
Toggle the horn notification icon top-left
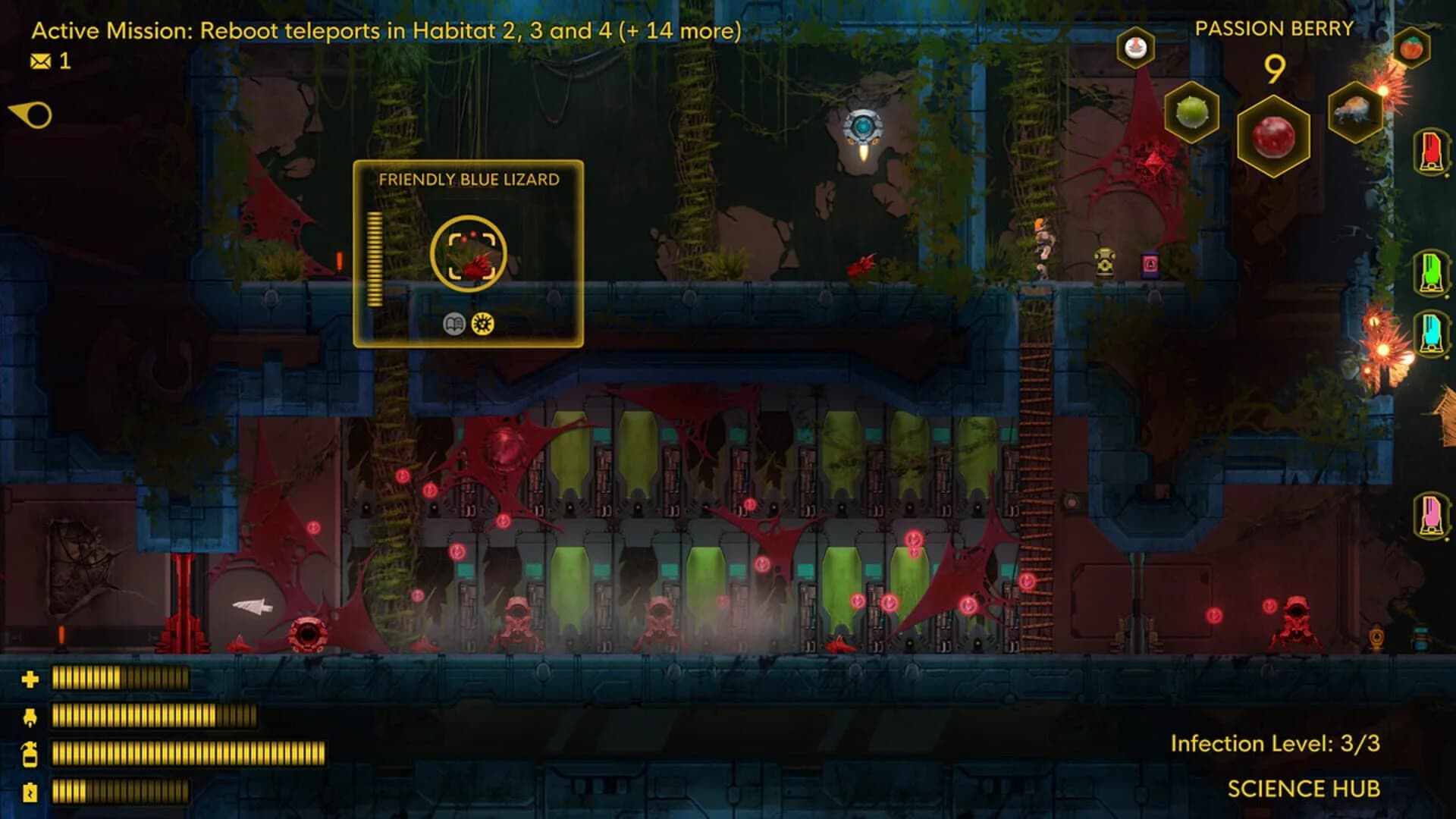(29, 114)
